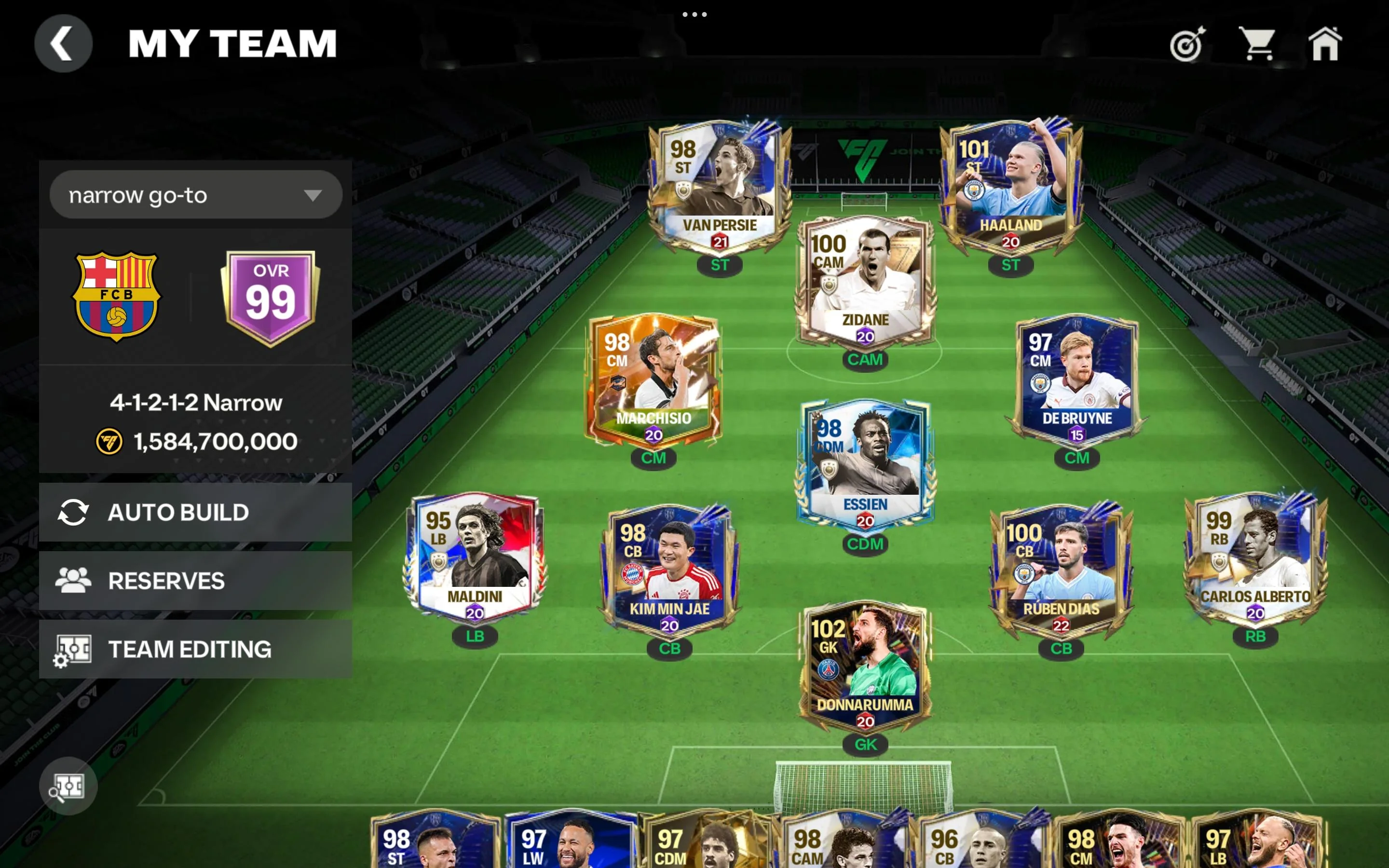This screenshot has width=1389, height=868.
Task: Click the back arrow beside MY TEAM
Action: [x=63, y=43]
